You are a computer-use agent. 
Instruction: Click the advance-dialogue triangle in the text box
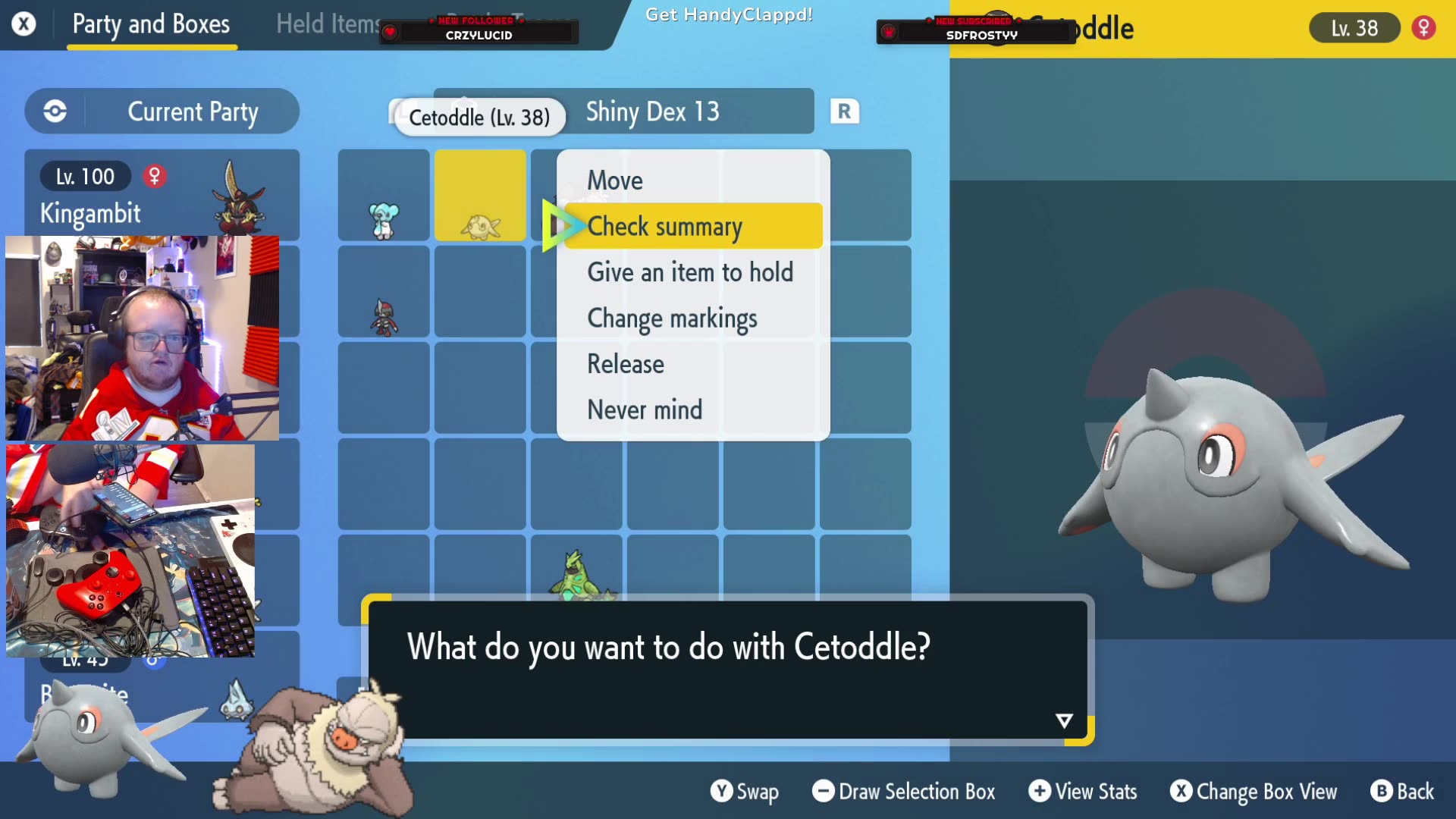tap(1064, 720)
